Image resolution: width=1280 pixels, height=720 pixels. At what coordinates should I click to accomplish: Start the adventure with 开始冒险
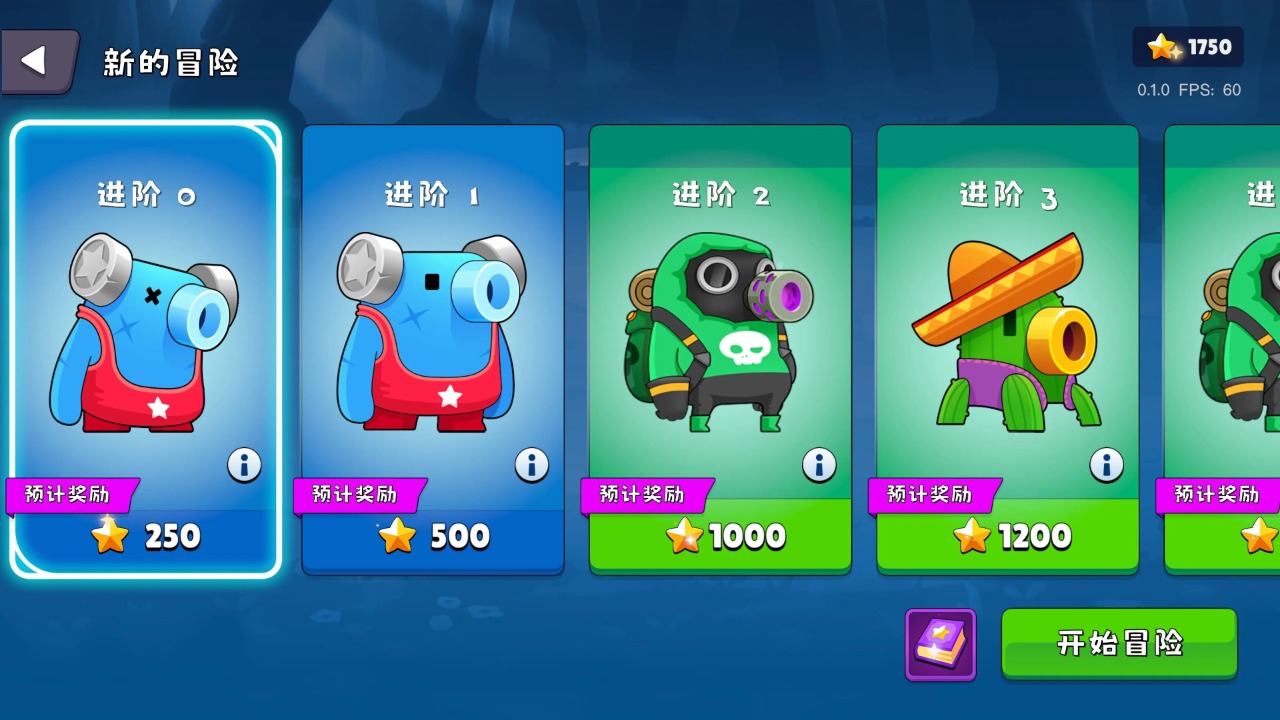tap(1119, 643)
